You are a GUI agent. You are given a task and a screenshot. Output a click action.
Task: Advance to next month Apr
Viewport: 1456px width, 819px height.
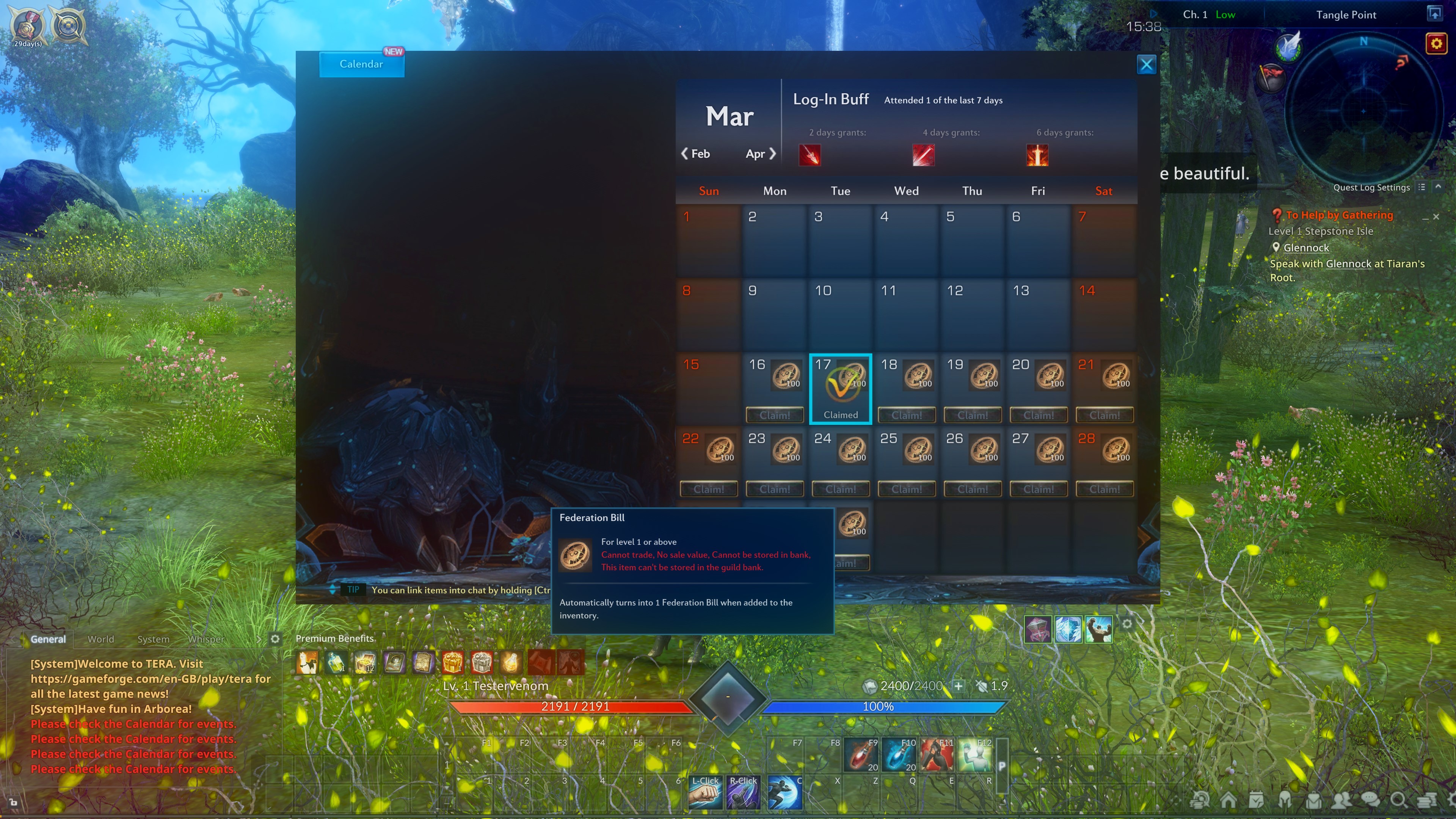(760, 154)
